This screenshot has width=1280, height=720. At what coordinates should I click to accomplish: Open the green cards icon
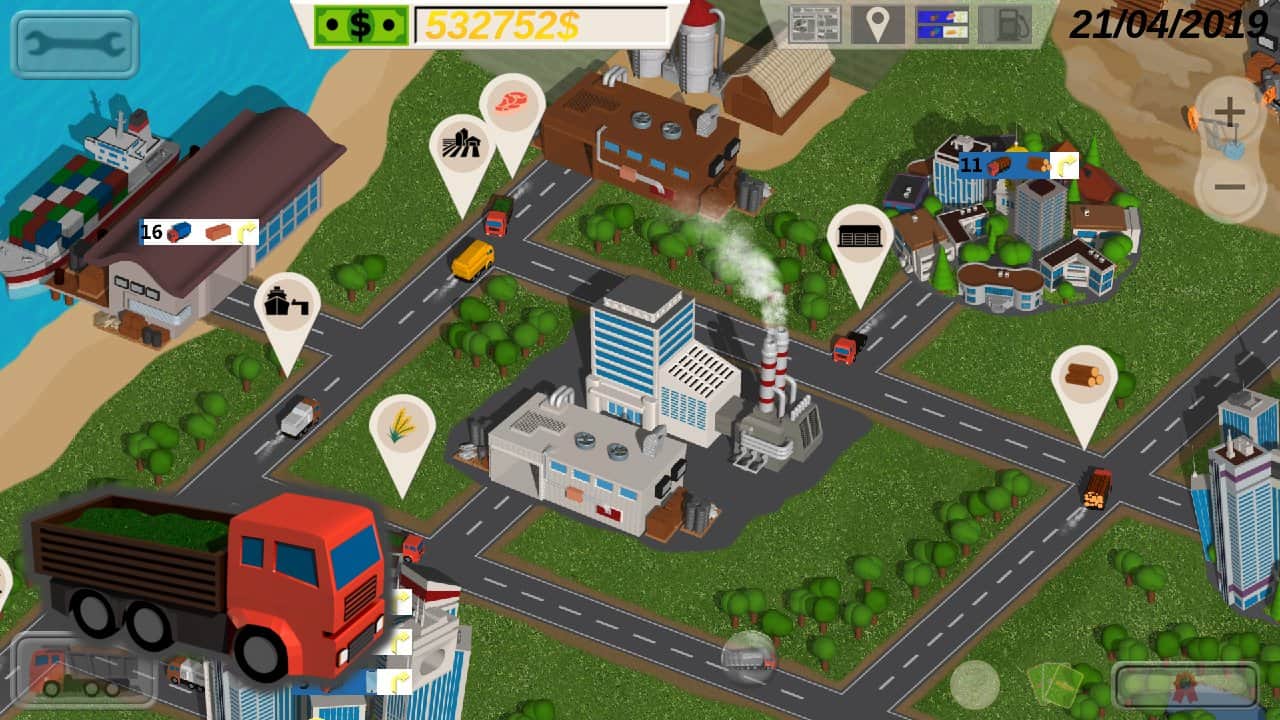point(1054,684)
